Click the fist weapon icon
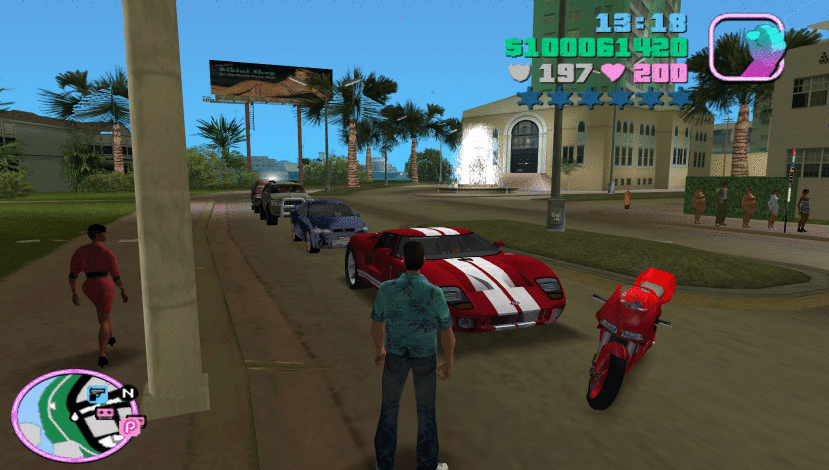829x470 pixels. point(747,46)
